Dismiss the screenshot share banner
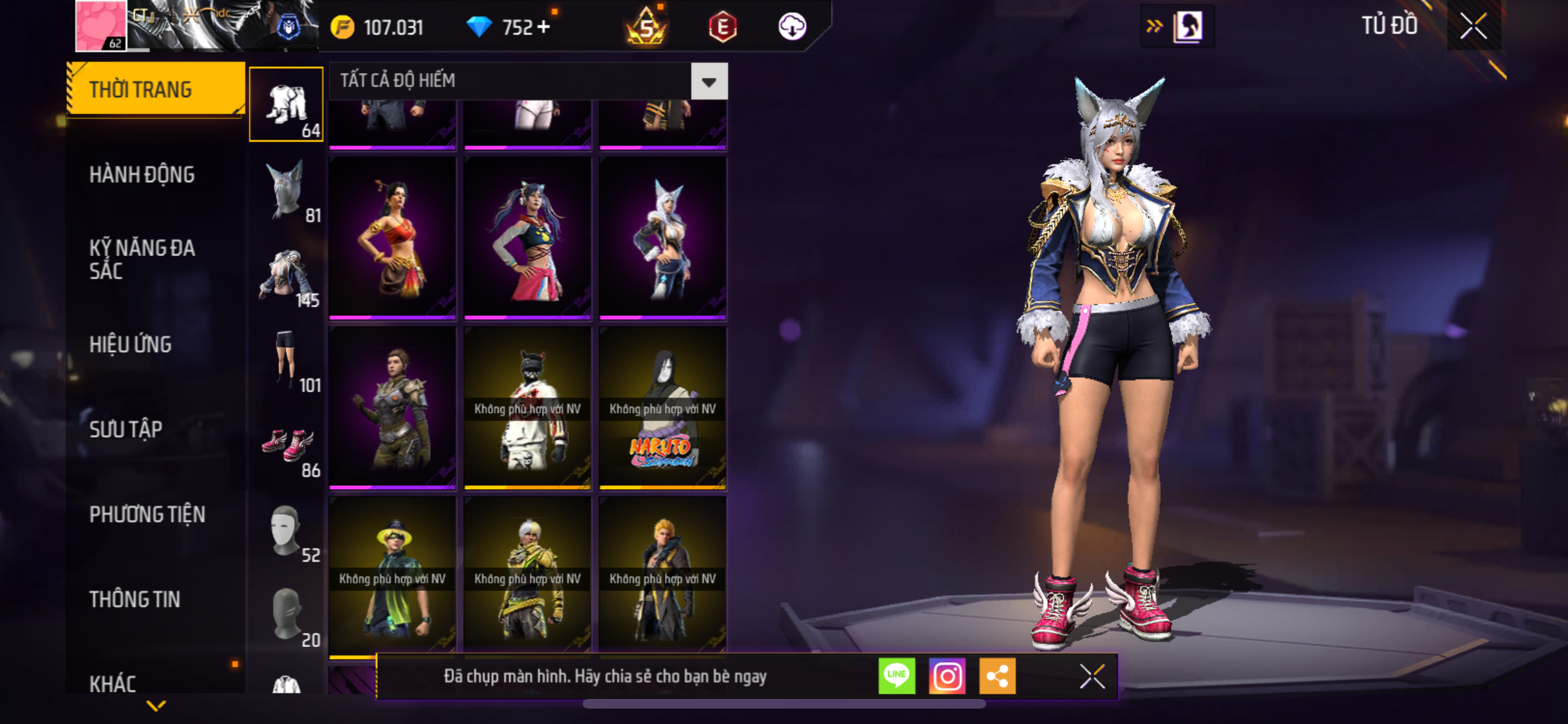1568x724 pixels. [x=1092, y=676]
